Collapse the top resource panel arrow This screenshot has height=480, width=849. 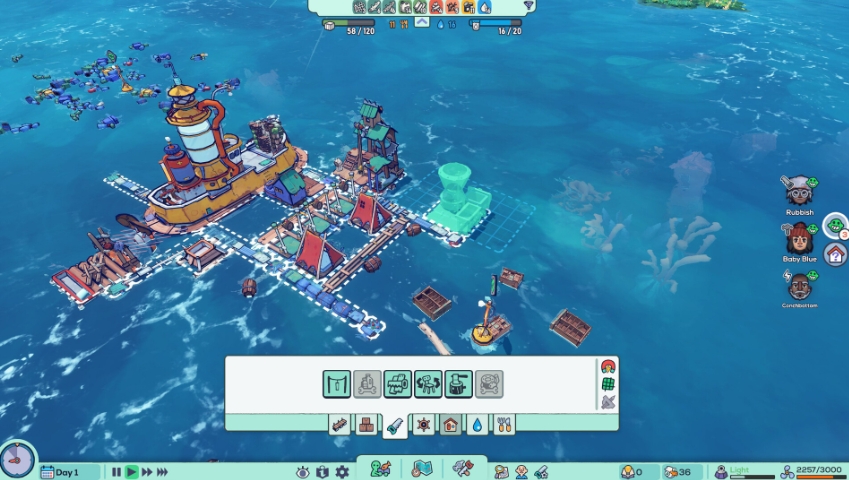pyautogui.click(x=421, y=22)
